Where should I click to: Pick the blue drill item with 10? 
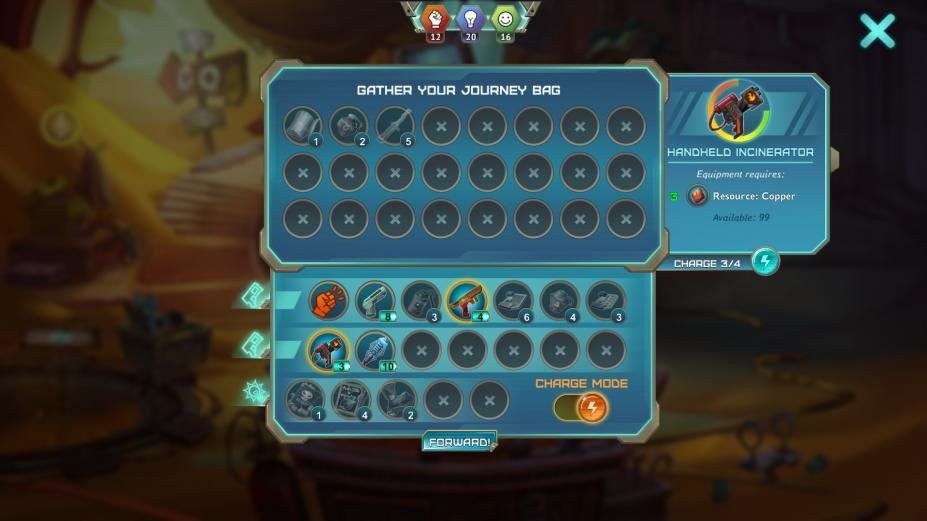[374, 349]
